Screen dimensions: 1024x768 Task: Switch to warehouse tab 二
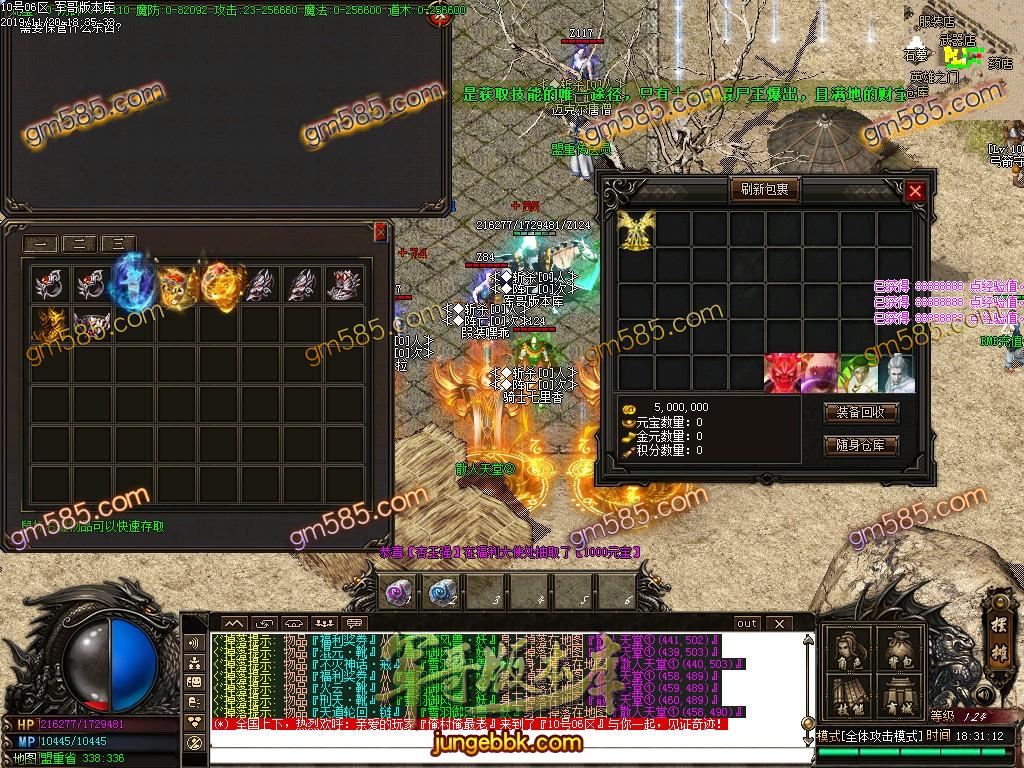click(80, 243)
